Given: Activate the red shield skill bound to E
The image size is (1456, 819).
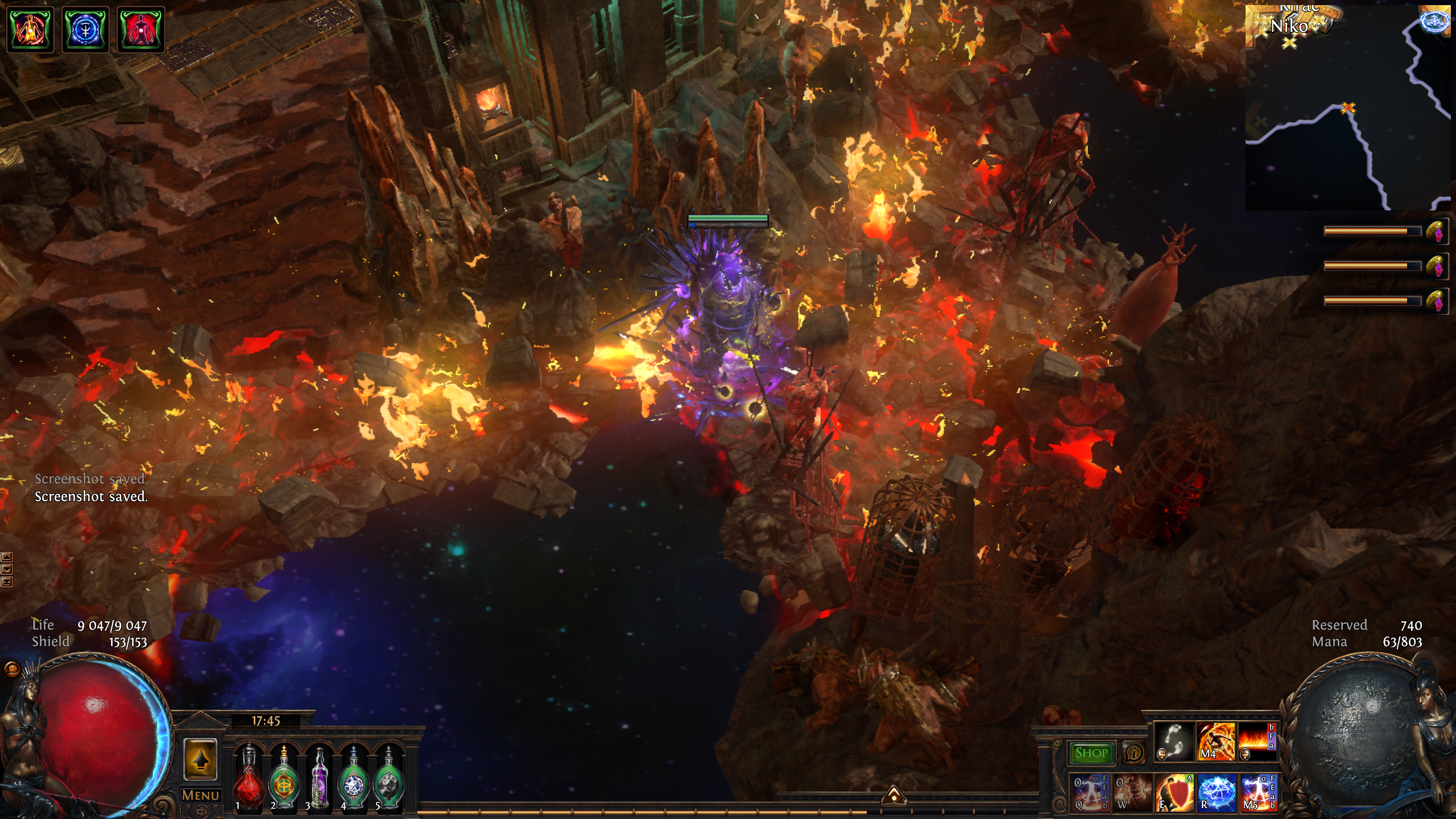Looking at the screenshot, I should click(1174, 792).
